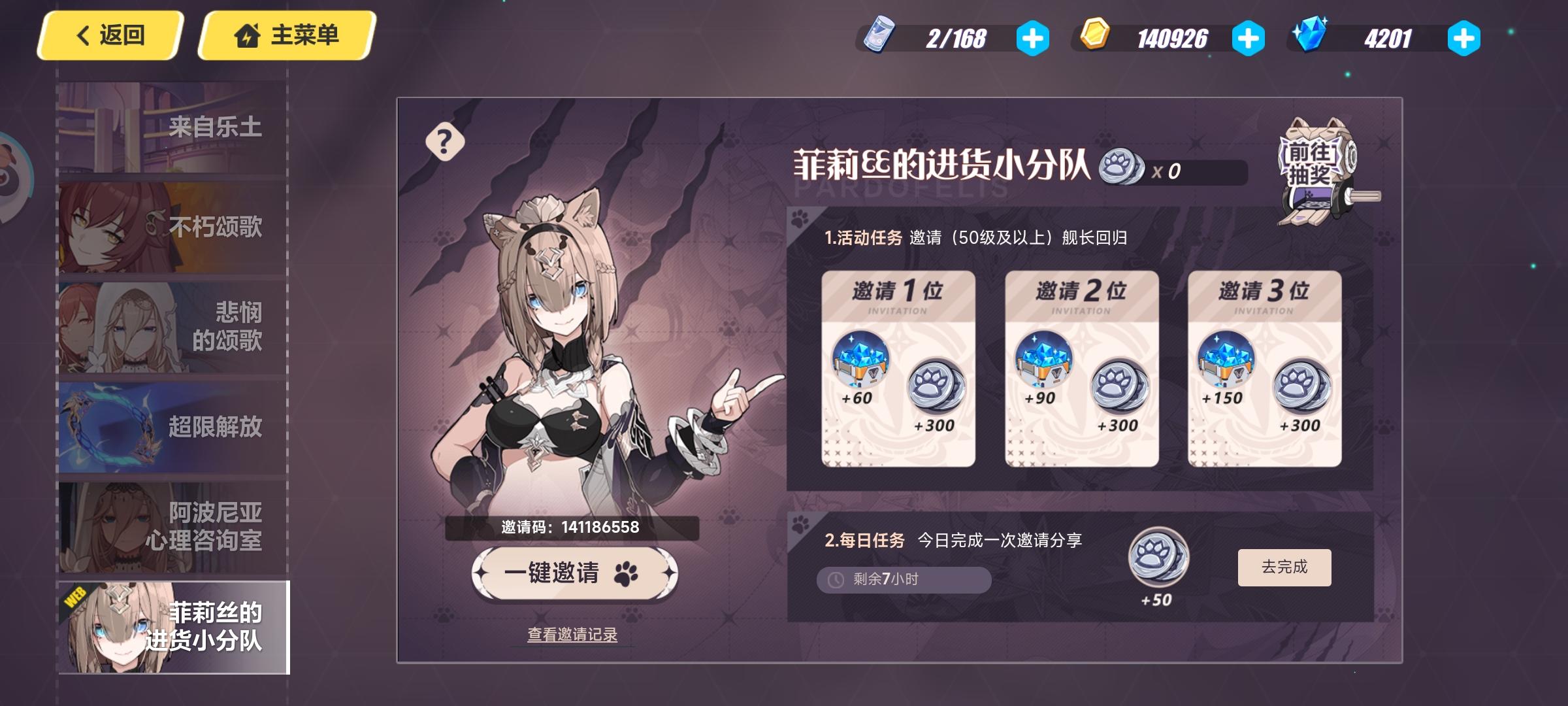Open the help question mark icon
The height and width of the screenshot is (706, 1568).
pos(446,143)
